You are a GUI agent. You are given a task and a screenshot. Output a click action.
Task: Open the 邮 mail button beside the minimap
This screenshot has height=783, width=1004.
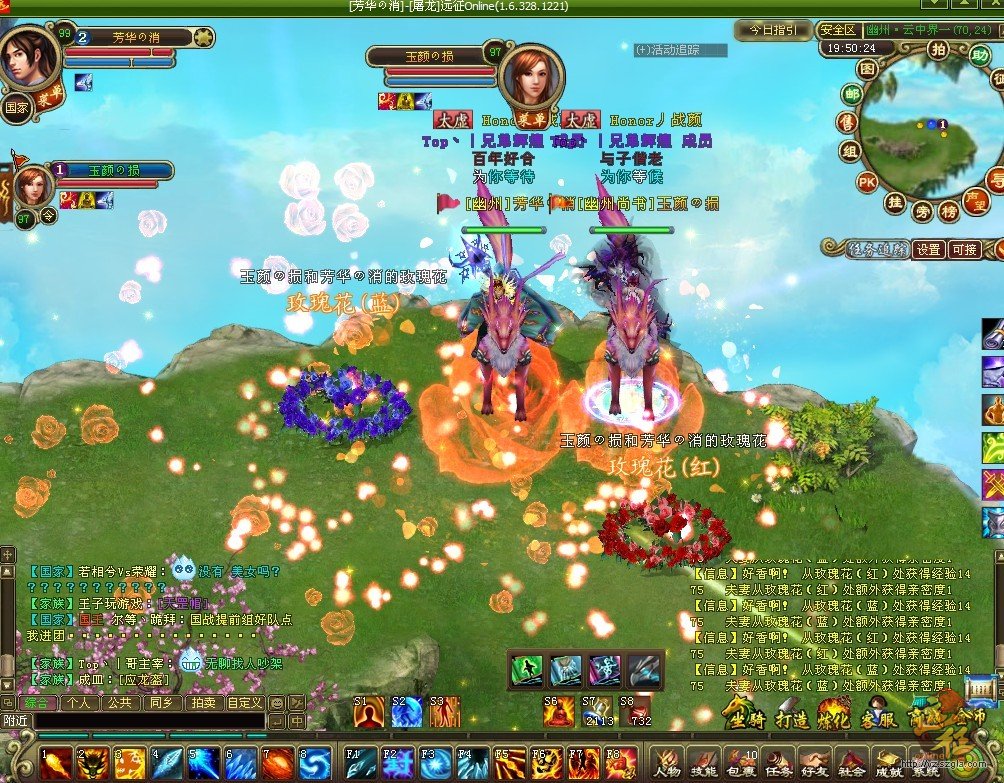pos(851,94)
